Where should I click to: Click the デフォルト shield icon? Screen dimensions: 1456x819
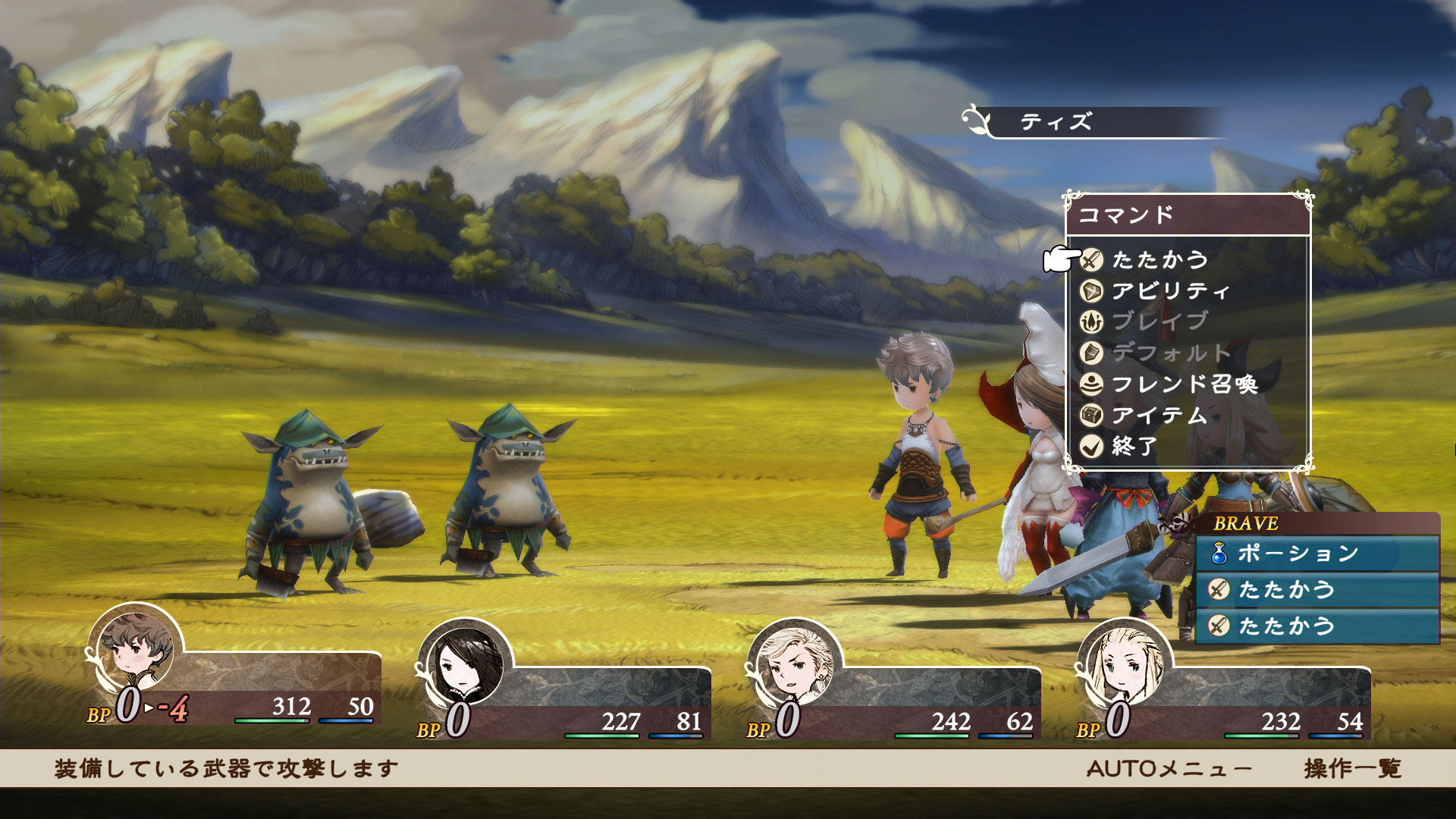(x=1093, y=353)
